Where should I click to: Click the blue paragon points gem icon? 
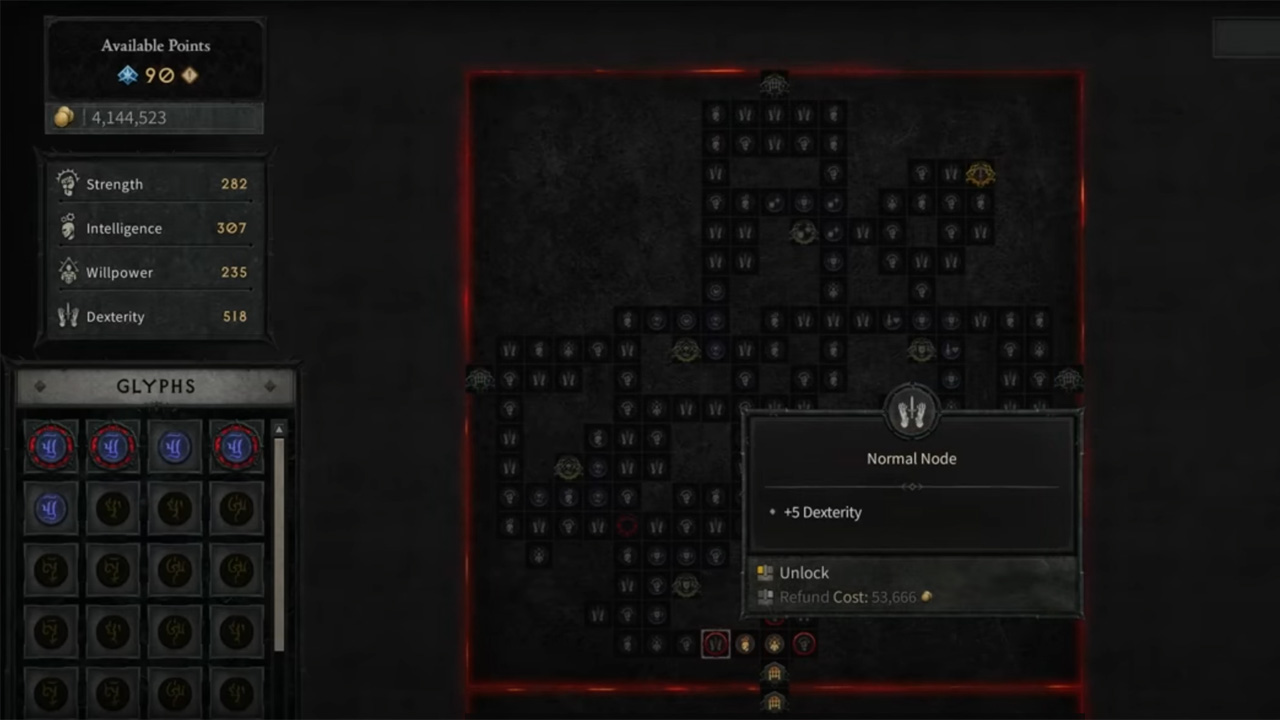[x=128, y=74]
